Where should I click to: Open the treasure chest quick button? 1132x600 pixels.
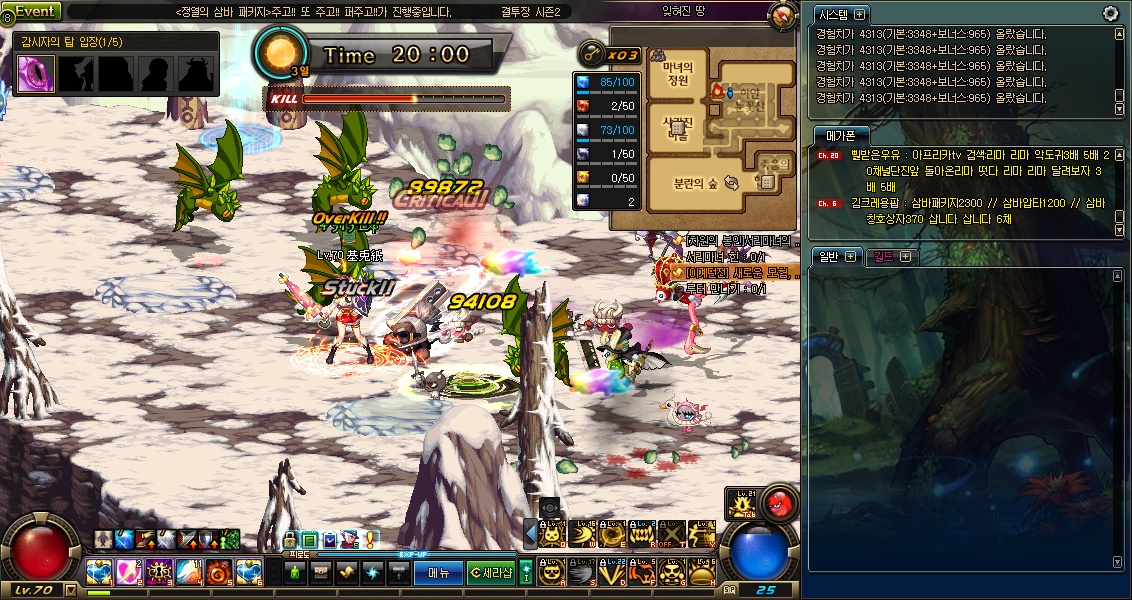point(320,573)
